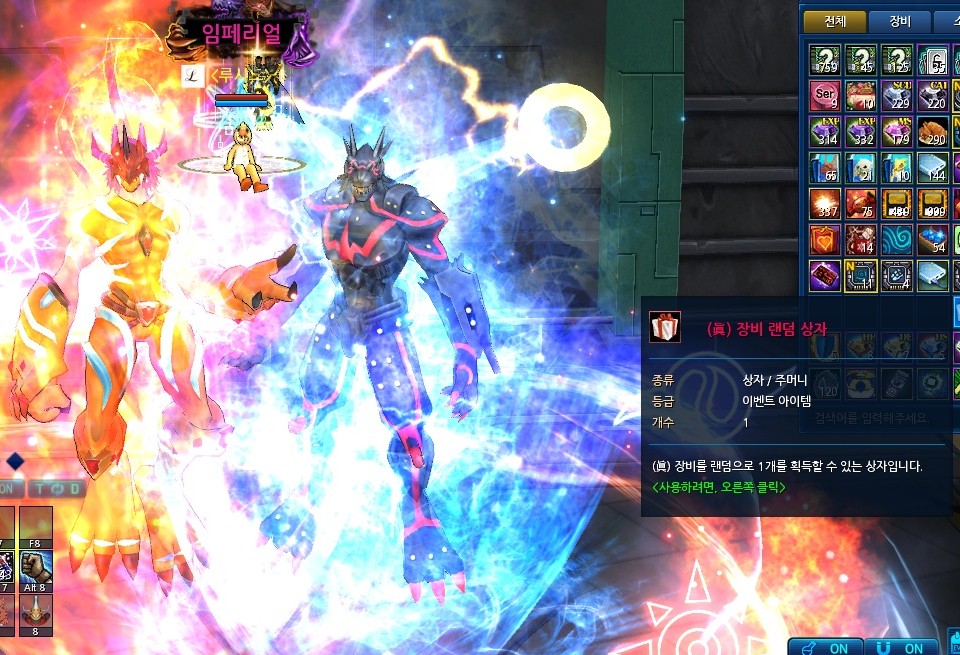Toggle the T/D swap button
The width and height of the screenshot is (960, 655).
(x=55, y=489)
